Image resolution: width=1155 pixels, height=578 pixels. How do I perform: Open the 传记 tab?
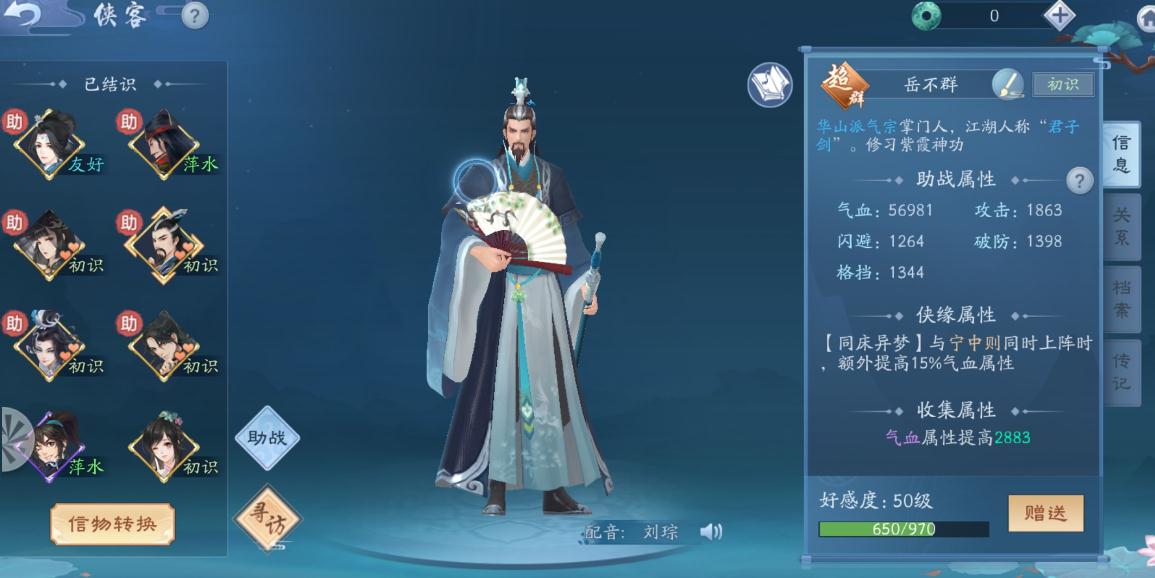(1121, 371)
